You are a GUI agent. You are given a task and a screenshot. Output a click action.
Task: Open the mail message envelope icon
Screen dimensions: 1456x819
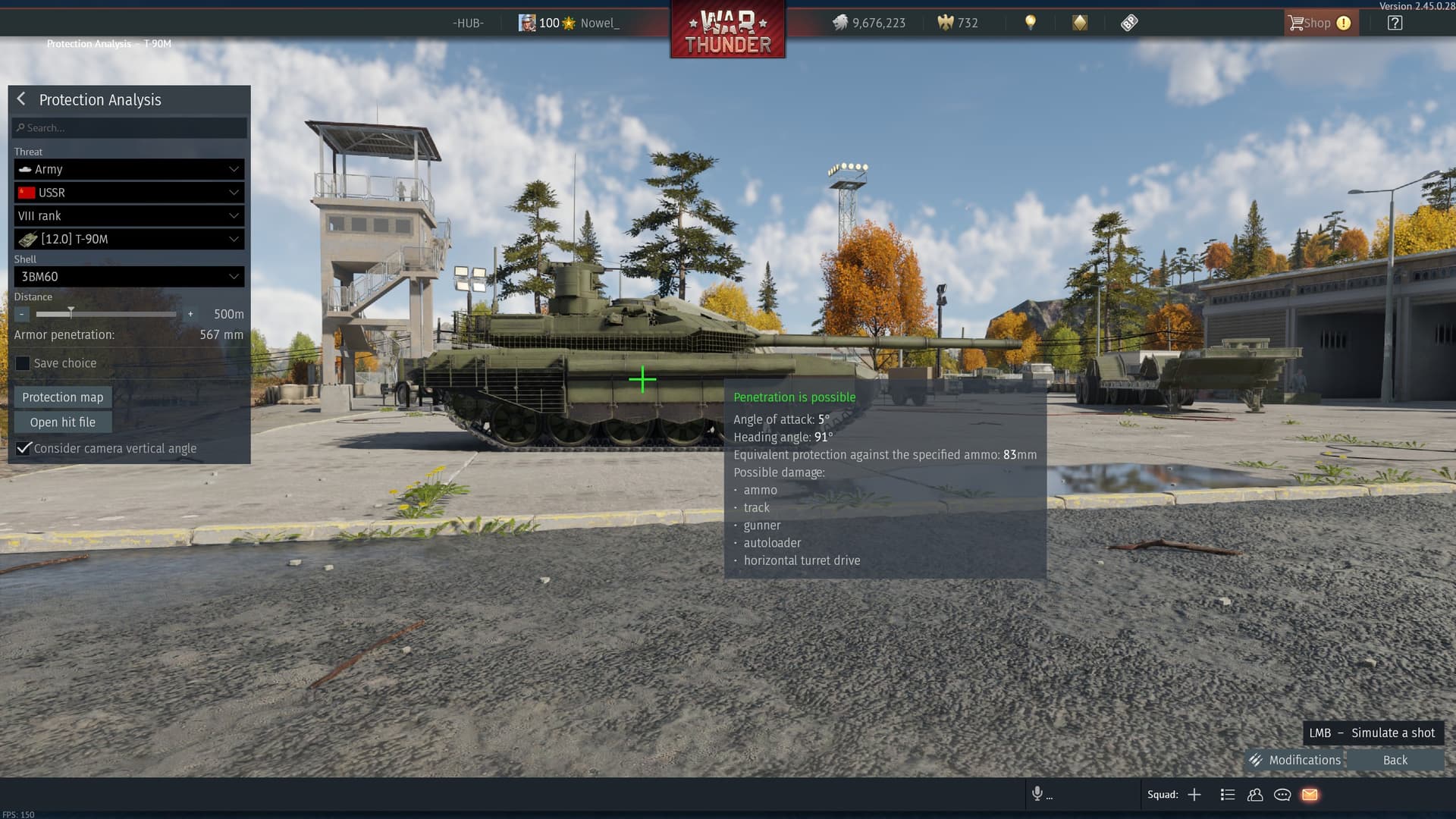click(x=1310, y=795)
